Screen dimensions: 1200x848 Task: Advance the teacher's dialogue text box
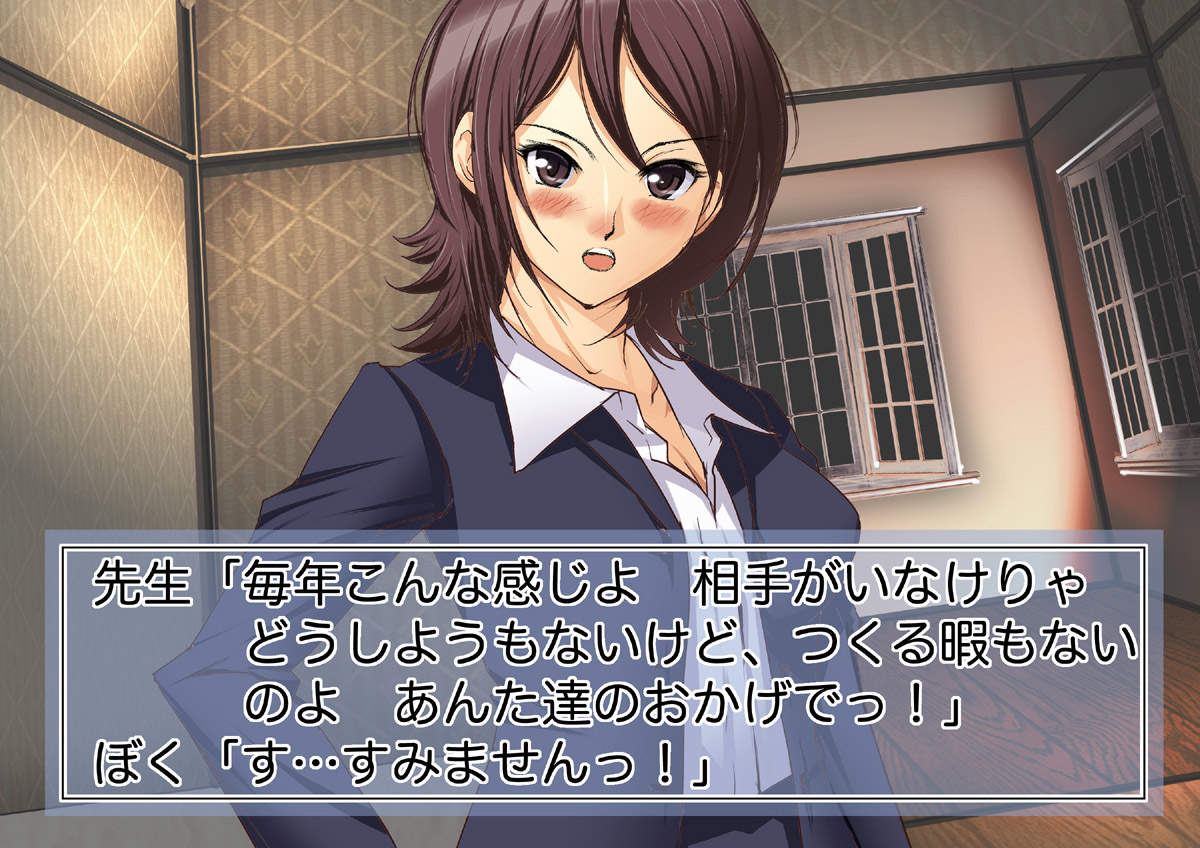602,672
